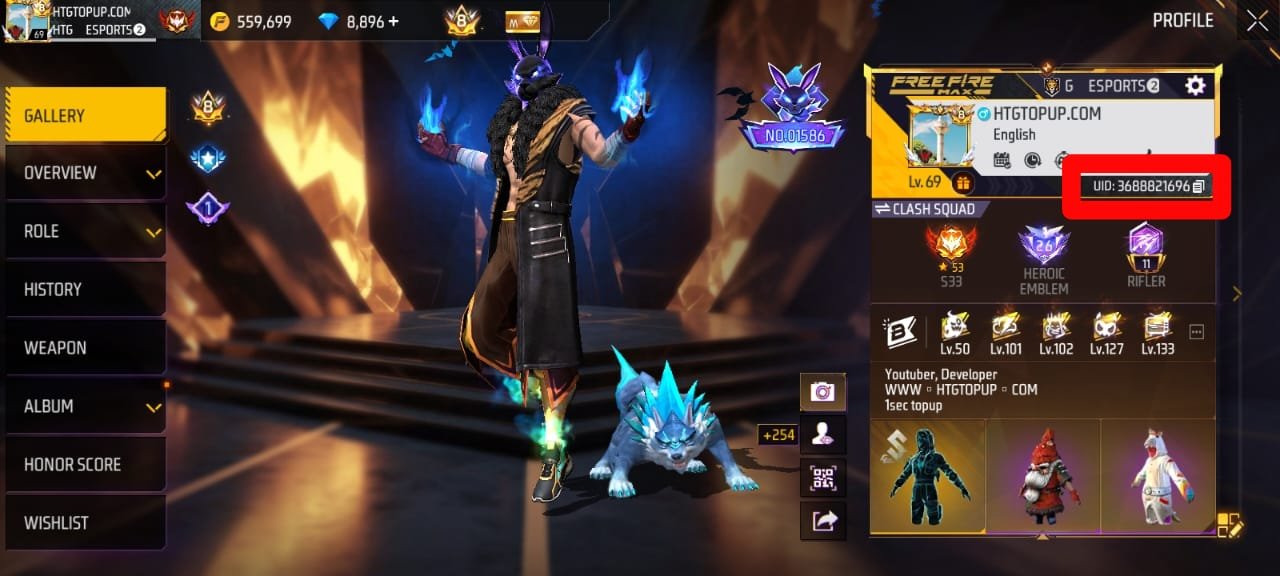Image resolution: width=1280 pixels, height=576 pixels.
Task: Show the Honor Score page
Action: (85, 464)
